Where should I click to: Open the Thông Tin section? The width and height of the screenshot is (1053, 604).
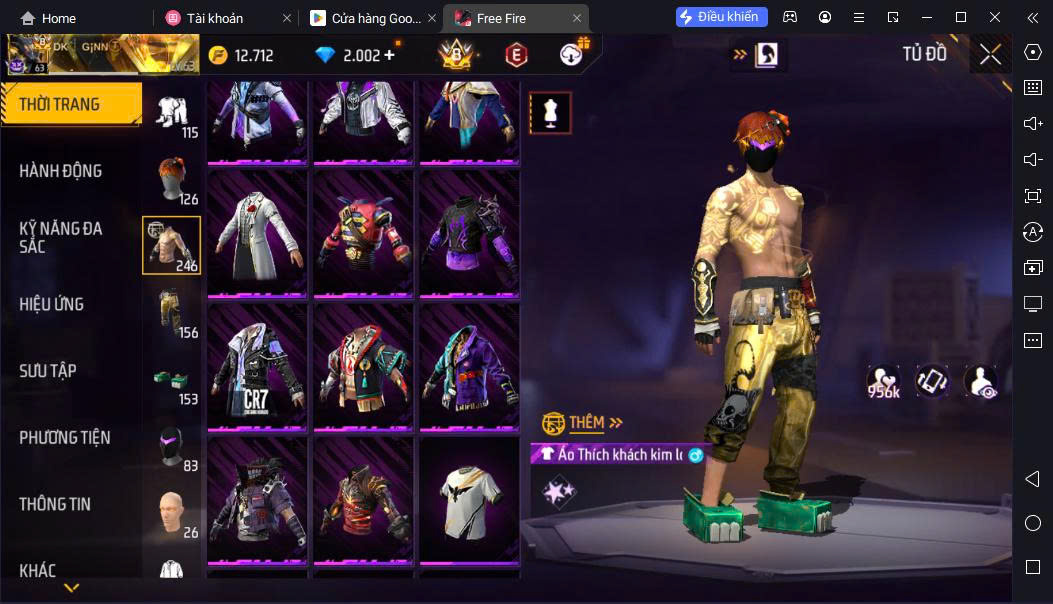tap(55, 504)
